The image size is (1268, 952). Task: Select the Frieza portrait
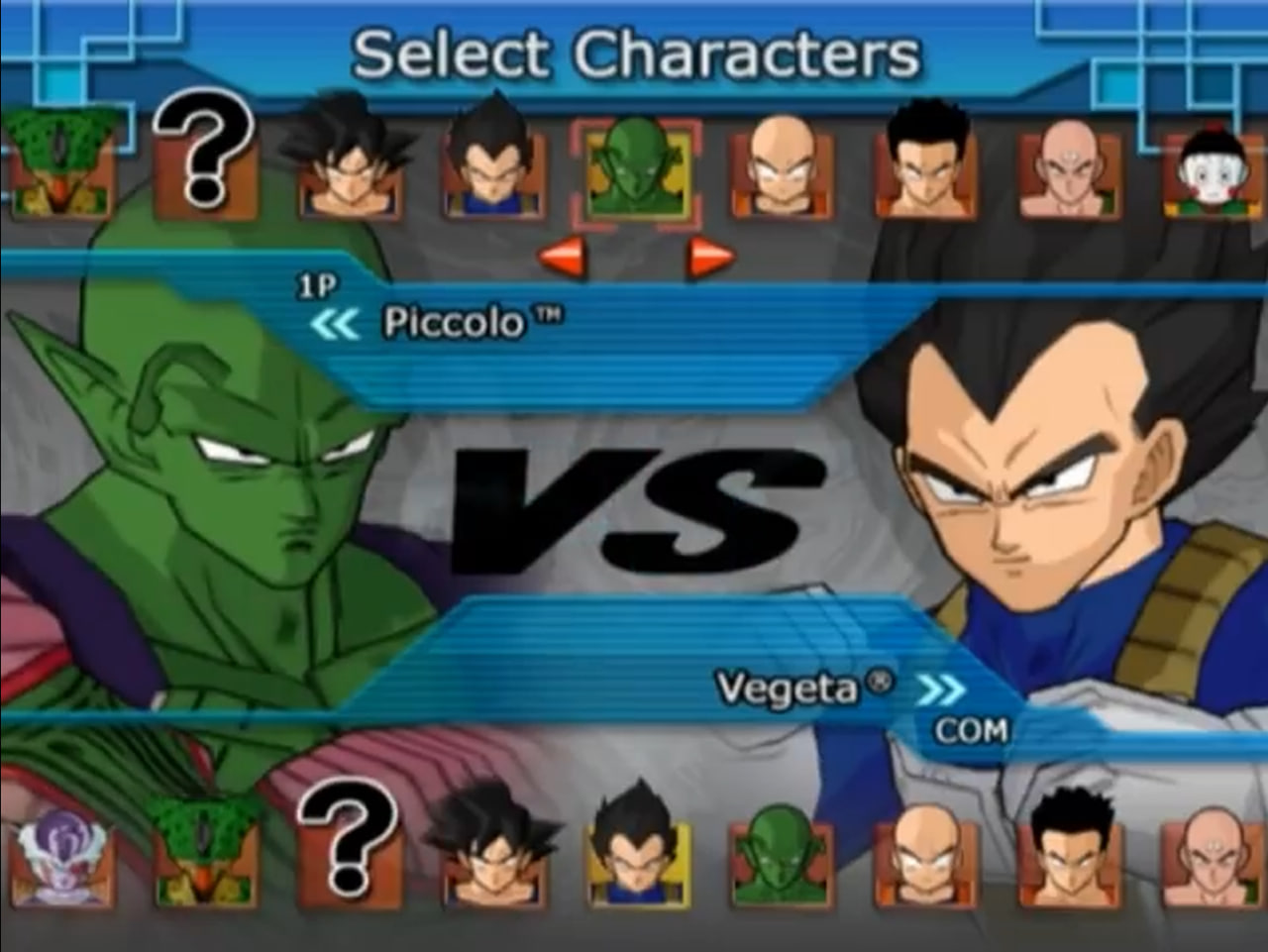[x=59, y=857]
